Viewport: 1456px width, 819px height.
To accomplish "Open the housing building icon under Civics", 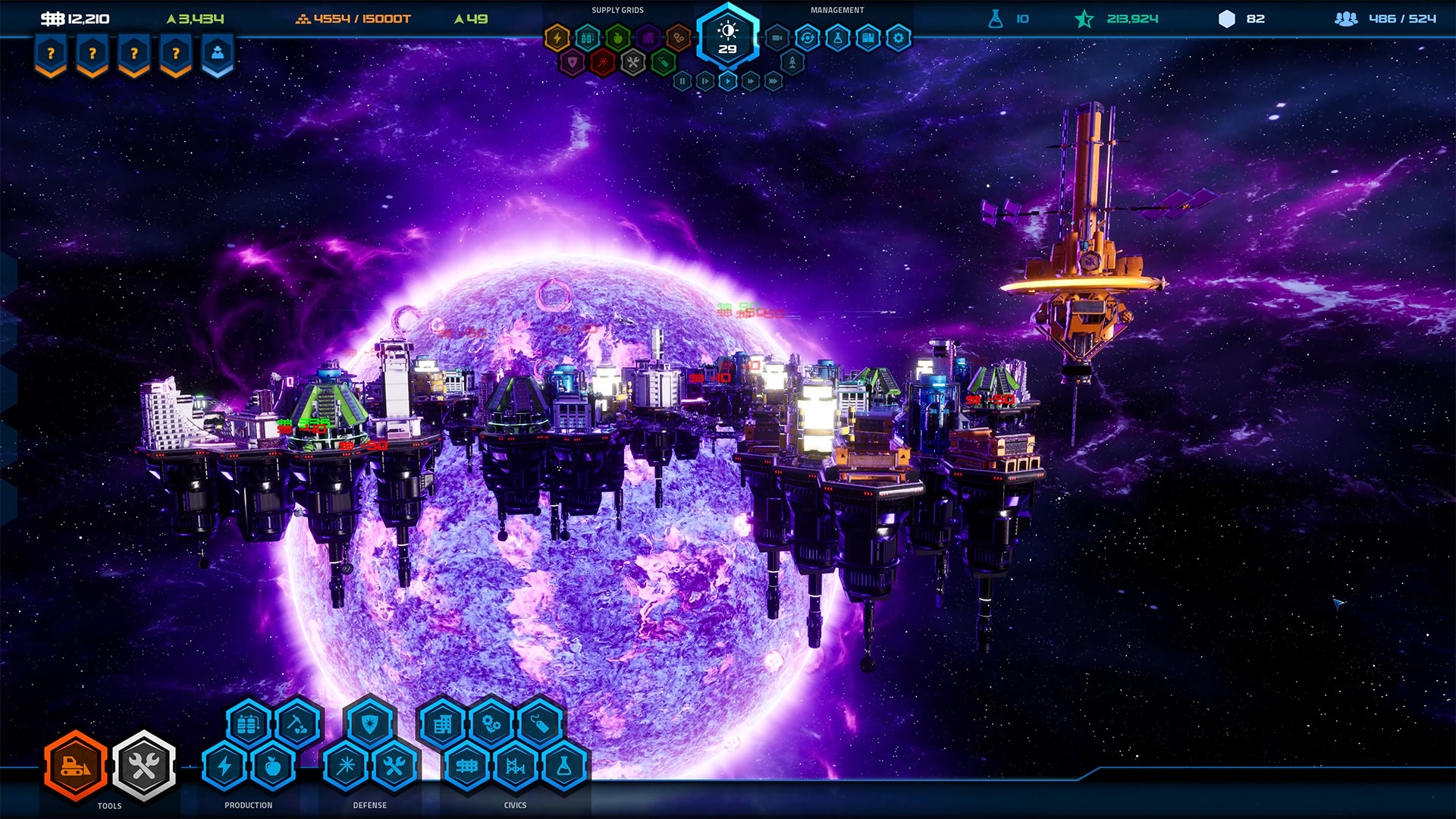I will pos(443,724).
